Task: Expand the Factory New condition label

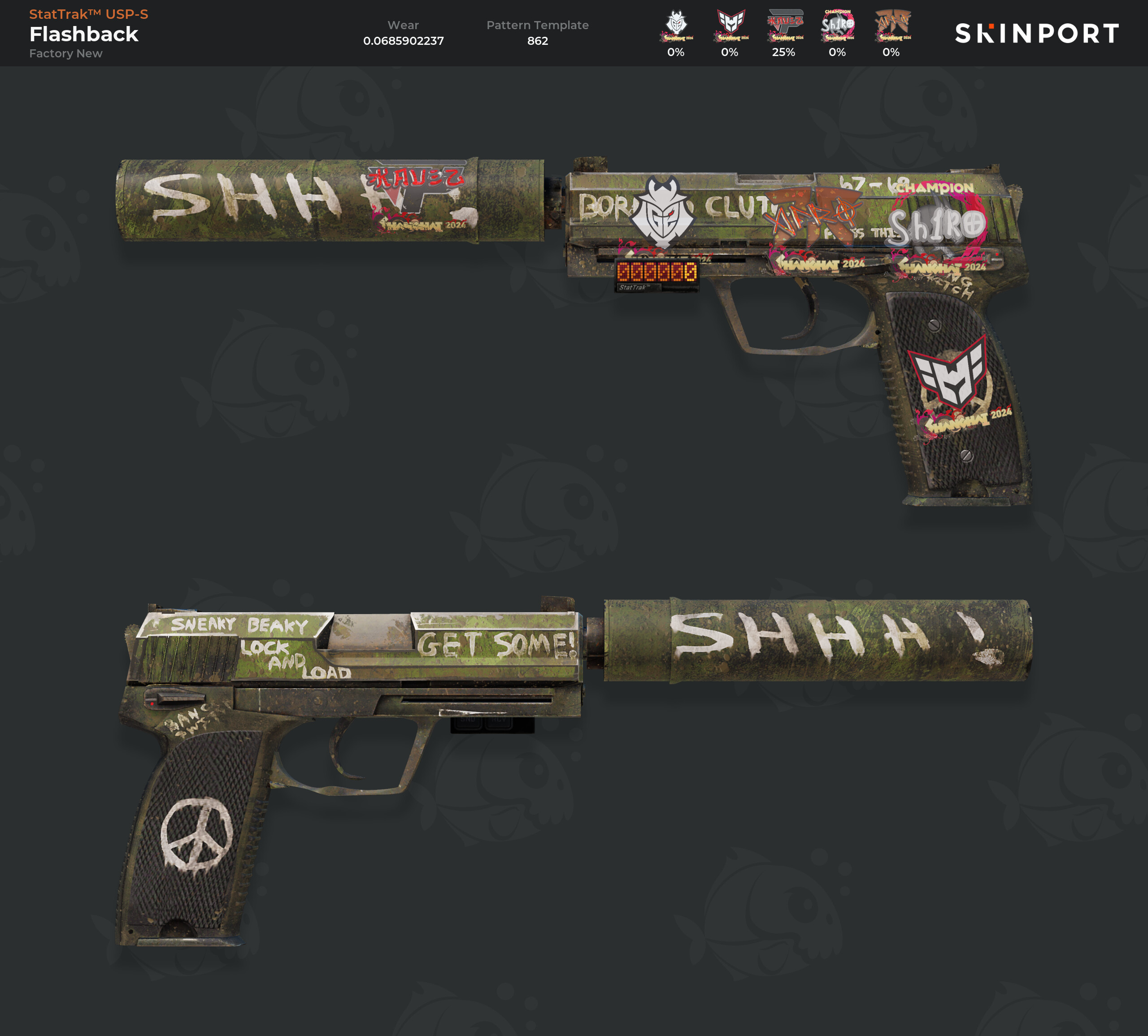Action: click(66, 53)
